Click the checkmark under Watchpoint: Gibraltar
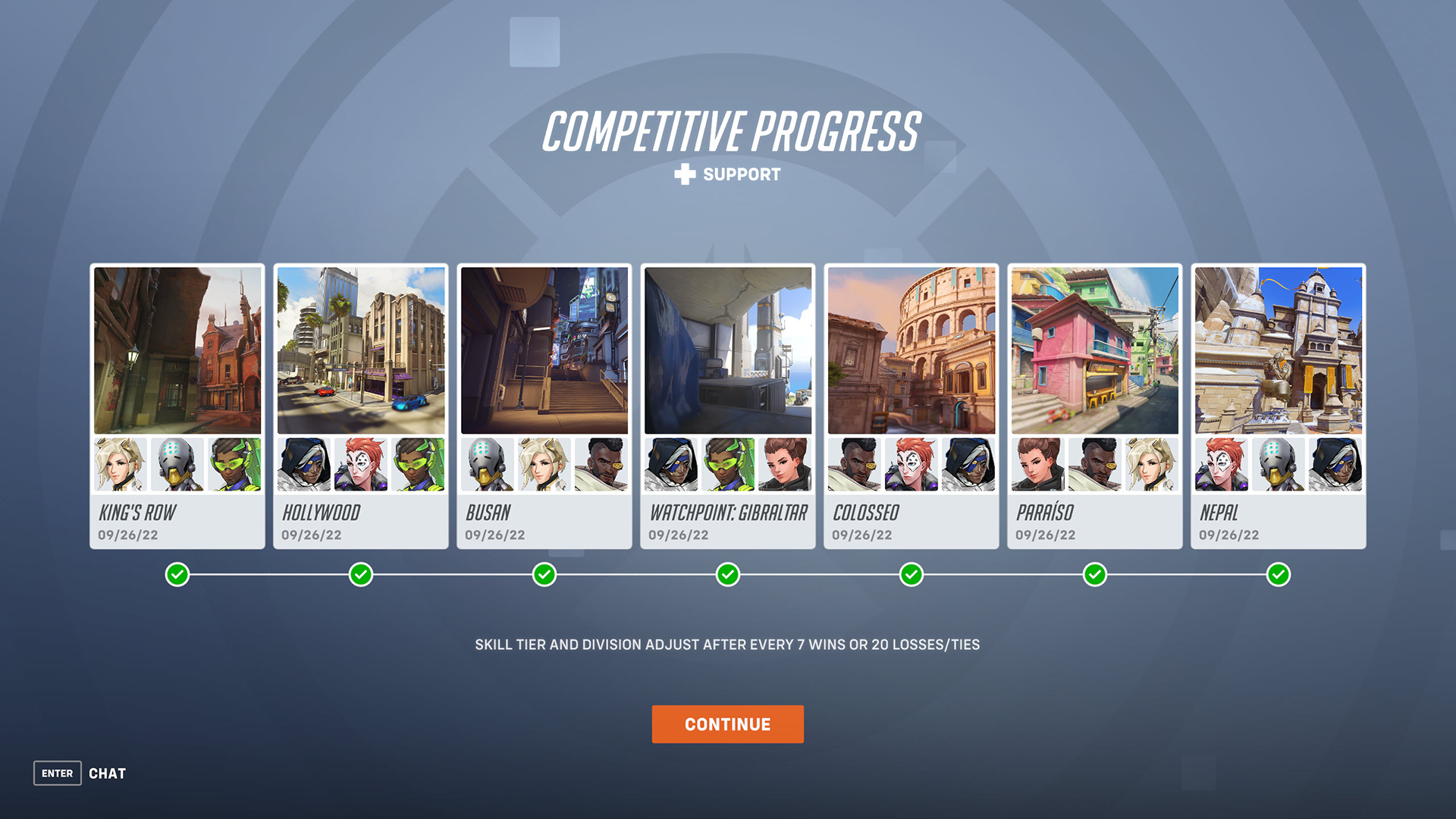Image resolution: width=1456 pixels, height=819 pixels. tap(727, 575)
